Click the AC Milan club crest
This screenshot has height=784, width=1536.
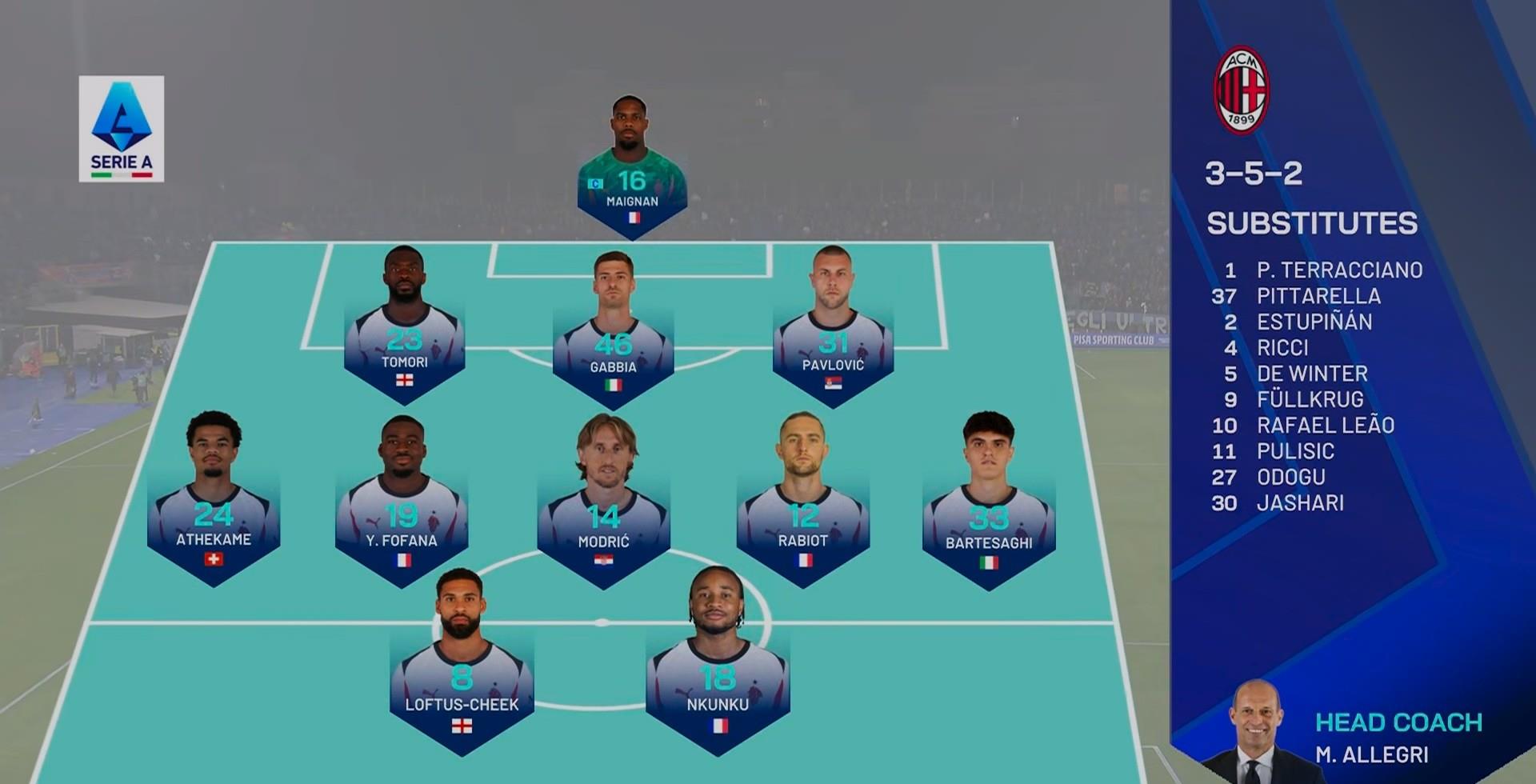click(1241, 90)
